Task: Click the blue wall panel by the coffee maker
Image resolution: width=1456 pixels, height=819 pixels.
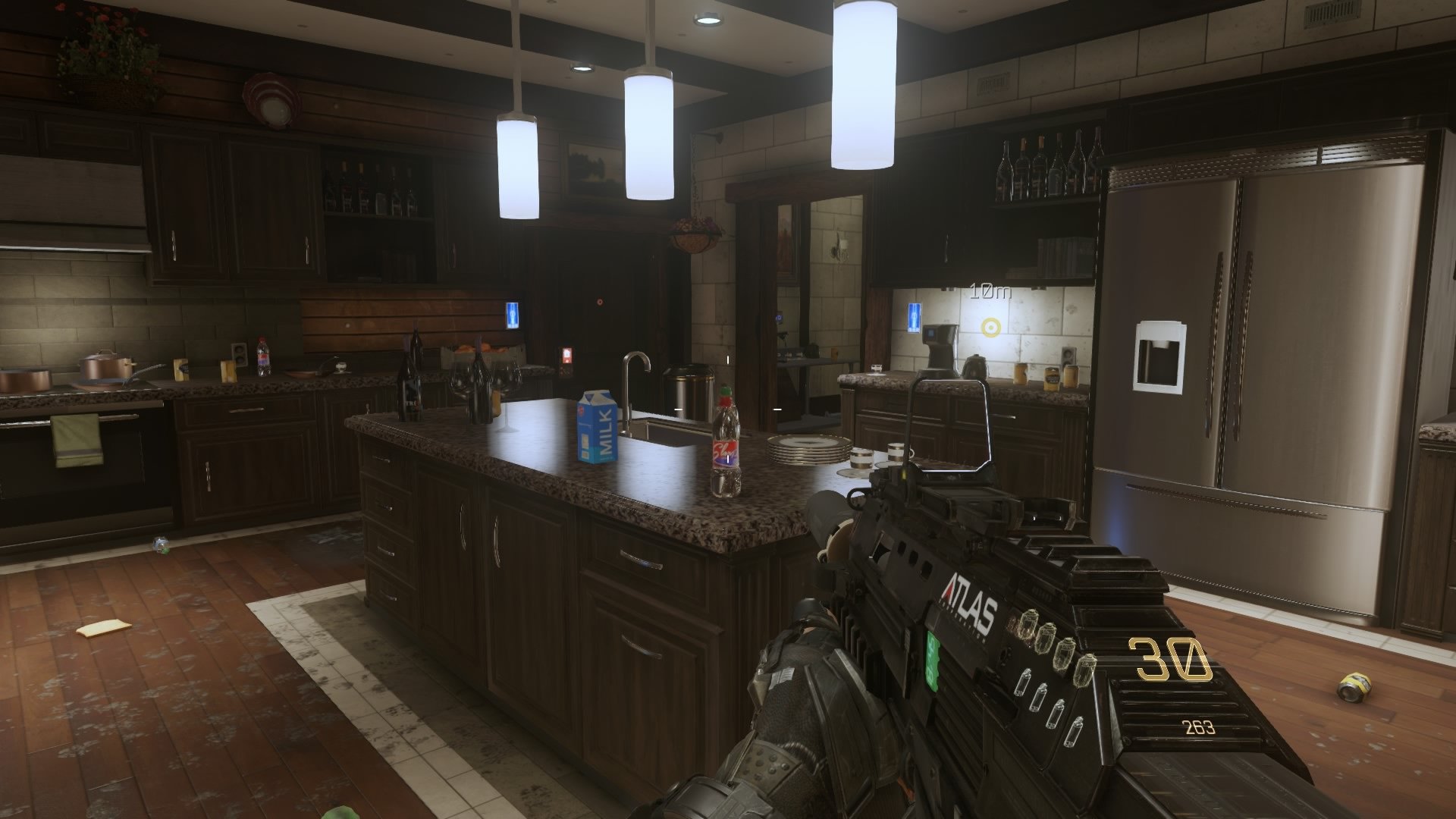Action: click(x=914, y=319)
